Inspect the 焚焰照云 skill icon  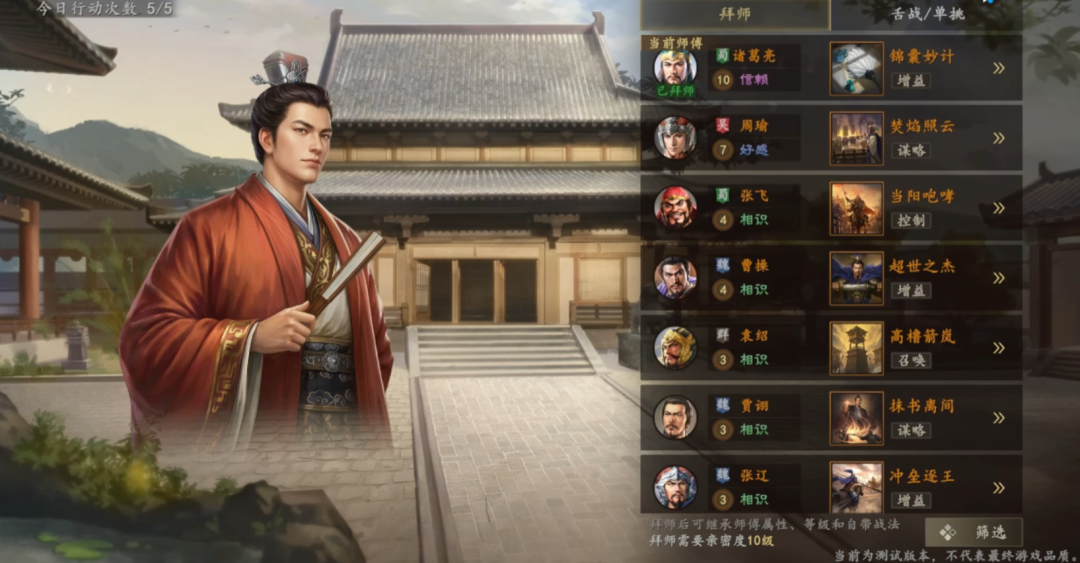pos(856,138)
